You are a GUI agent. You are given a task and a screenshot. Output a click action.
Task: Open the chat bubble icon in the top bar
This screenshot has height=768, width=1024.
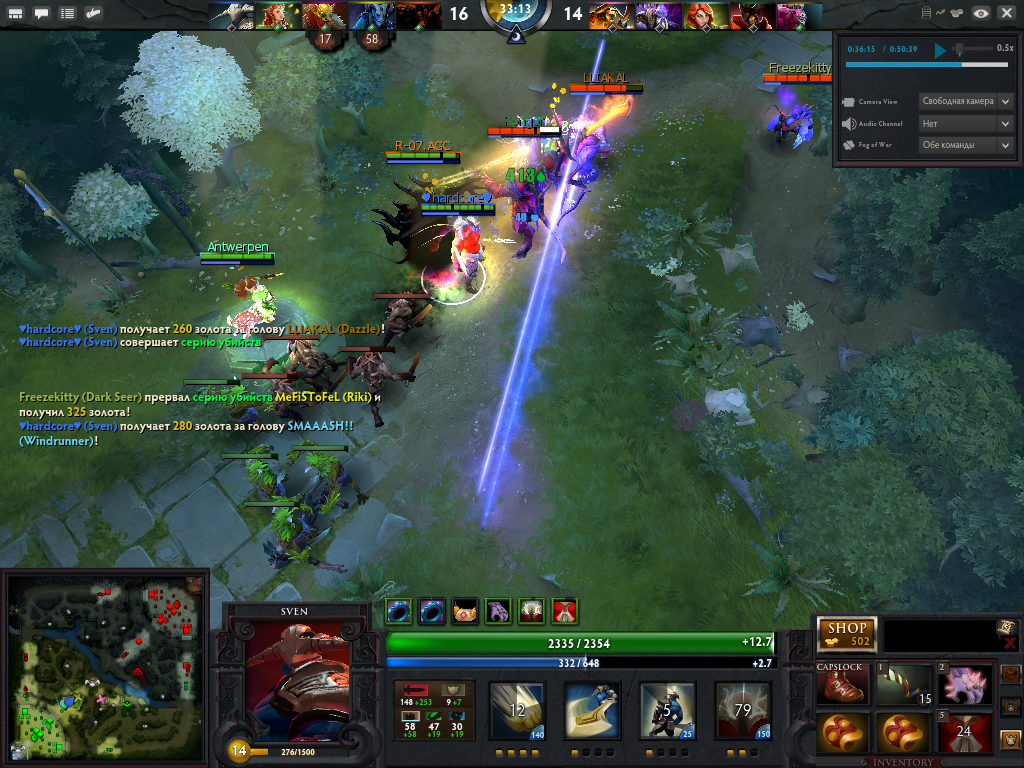[41, 14]
